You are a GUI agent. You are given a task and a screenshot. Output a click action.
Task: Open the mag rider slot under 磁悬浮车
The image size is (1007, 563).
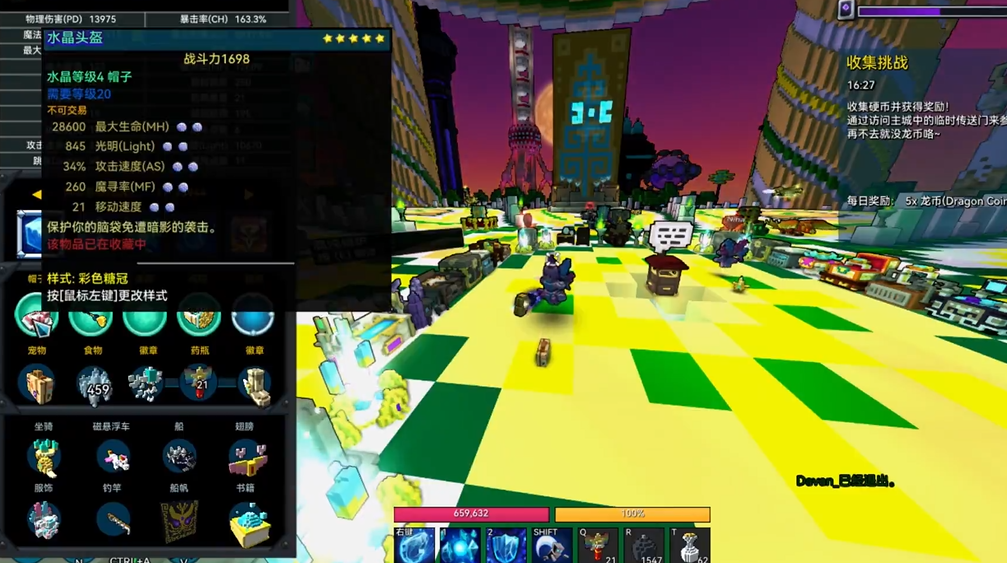click(x=112, y=456)
